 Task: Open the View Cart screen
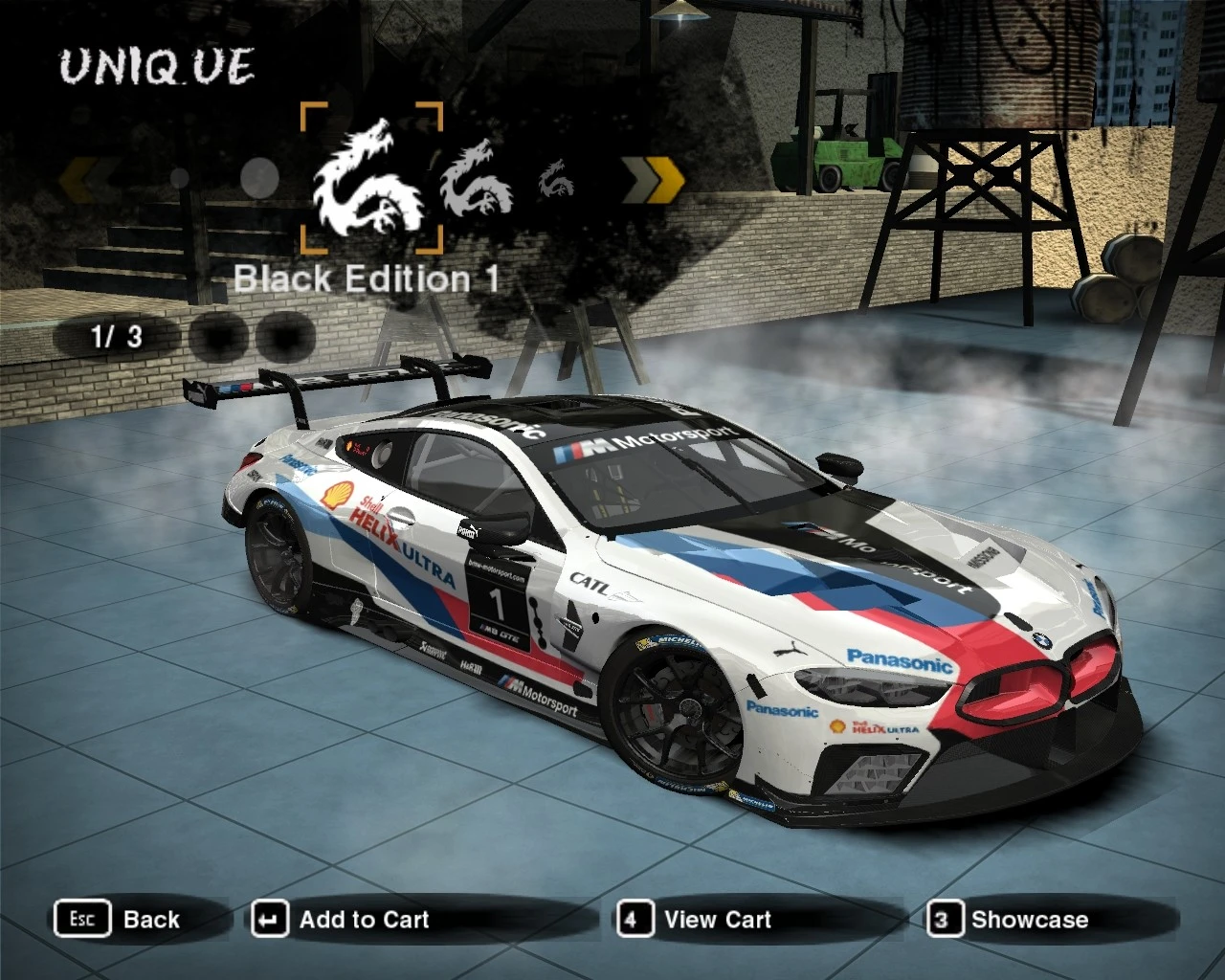point(718,919)
